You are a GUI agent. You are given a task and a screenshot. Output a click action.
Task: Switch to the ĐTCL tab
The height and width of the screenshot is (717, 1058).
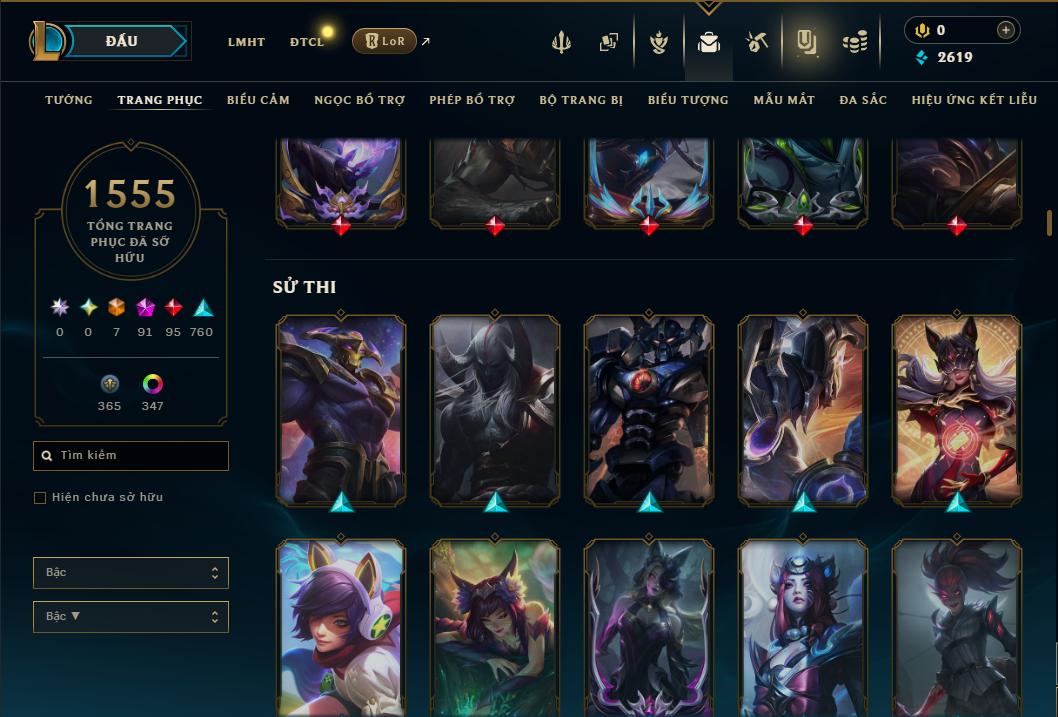click(x=307, y=42)
